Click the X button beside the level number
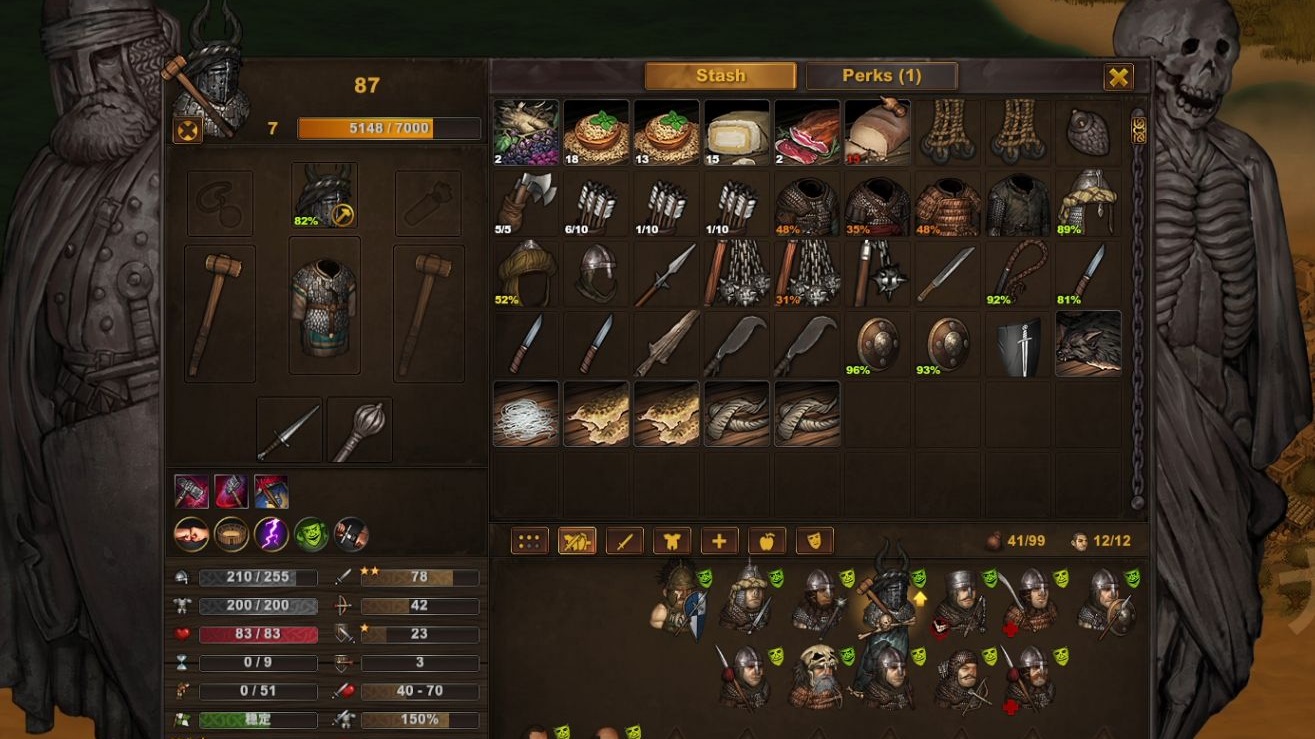 [187, 129]
